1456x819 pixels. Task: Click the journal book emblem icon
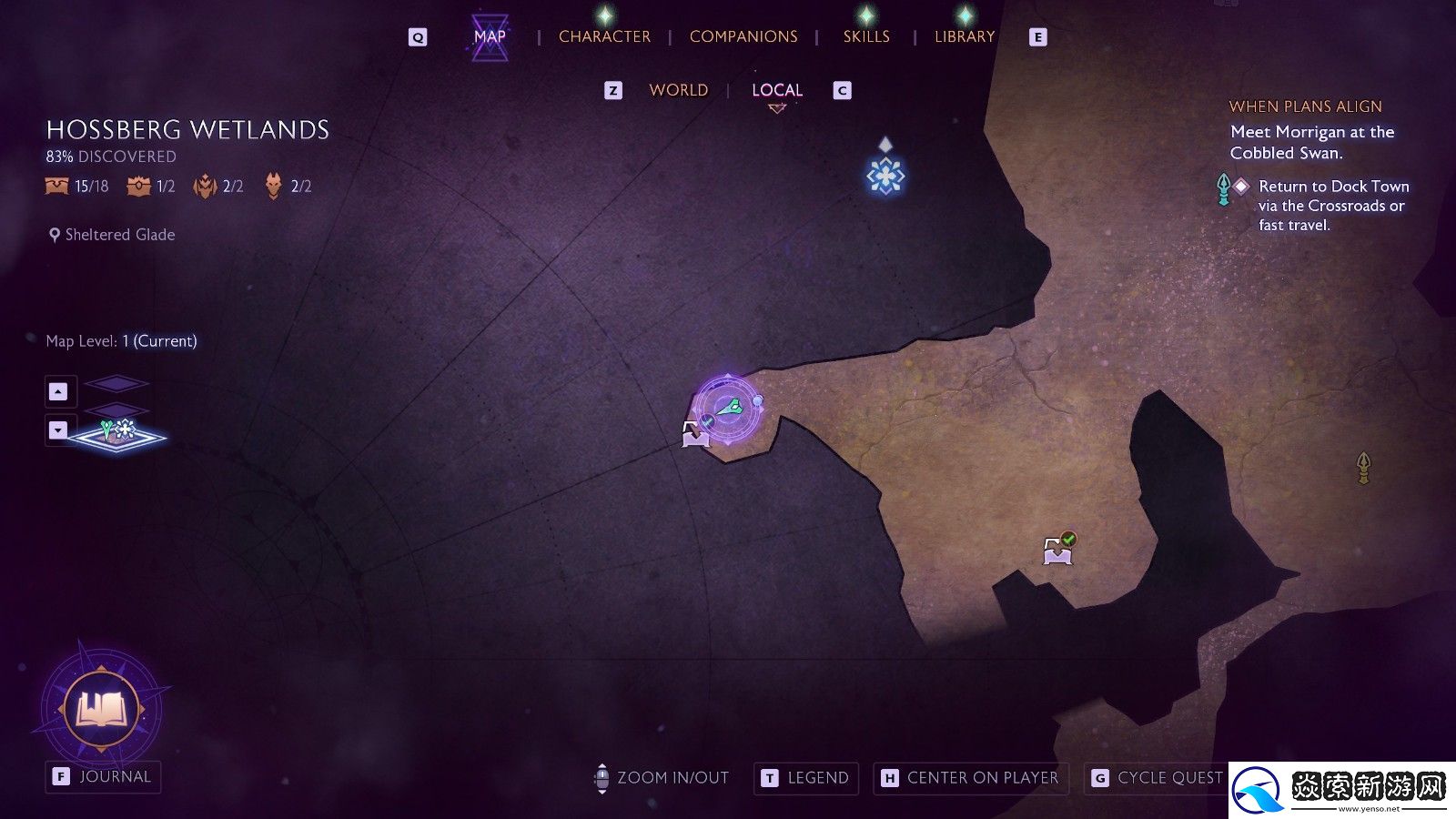point(102,709)
